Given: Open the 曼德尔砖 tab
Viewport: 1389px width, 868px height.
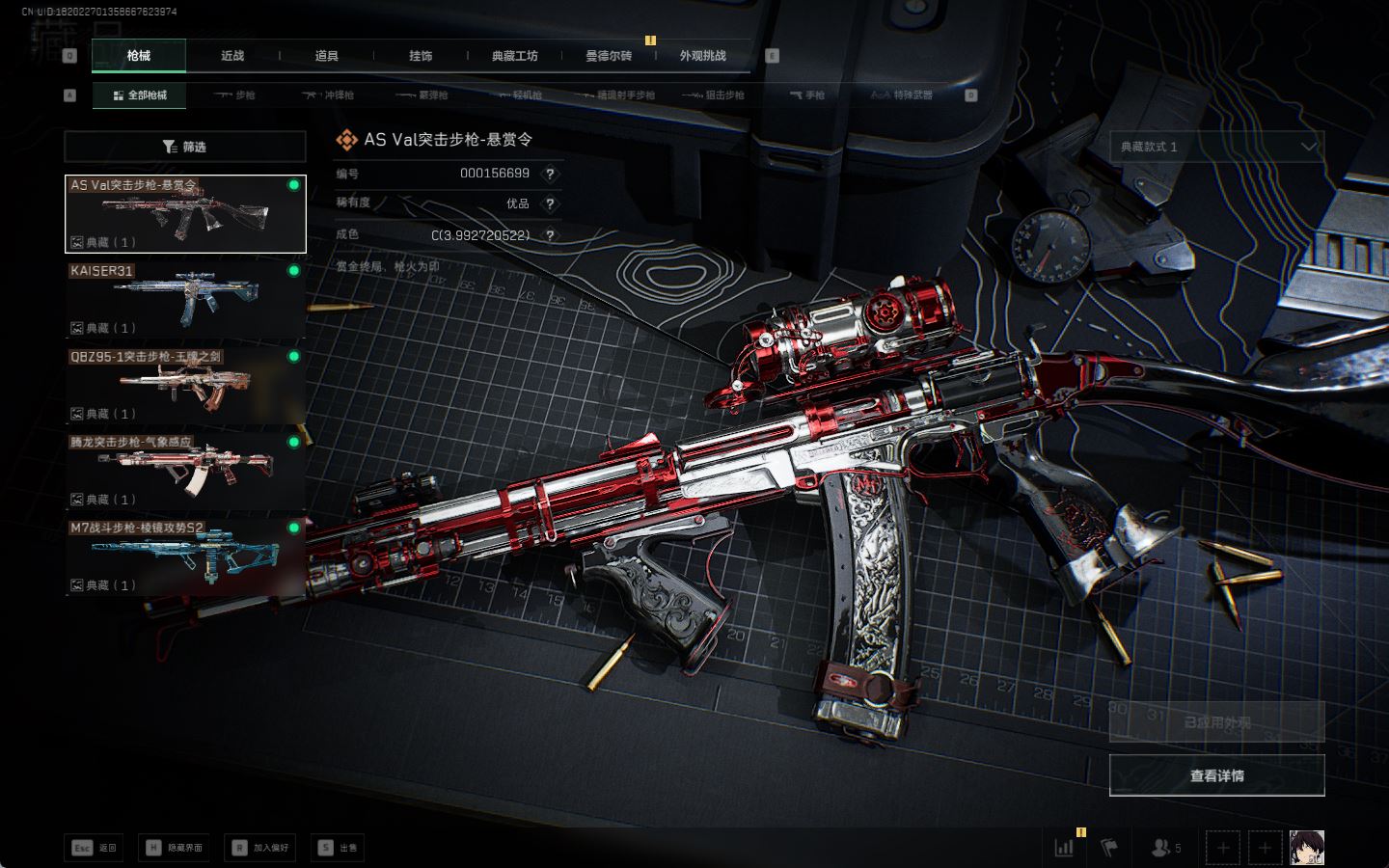Looking at the screenshot, I should [609, 56].
